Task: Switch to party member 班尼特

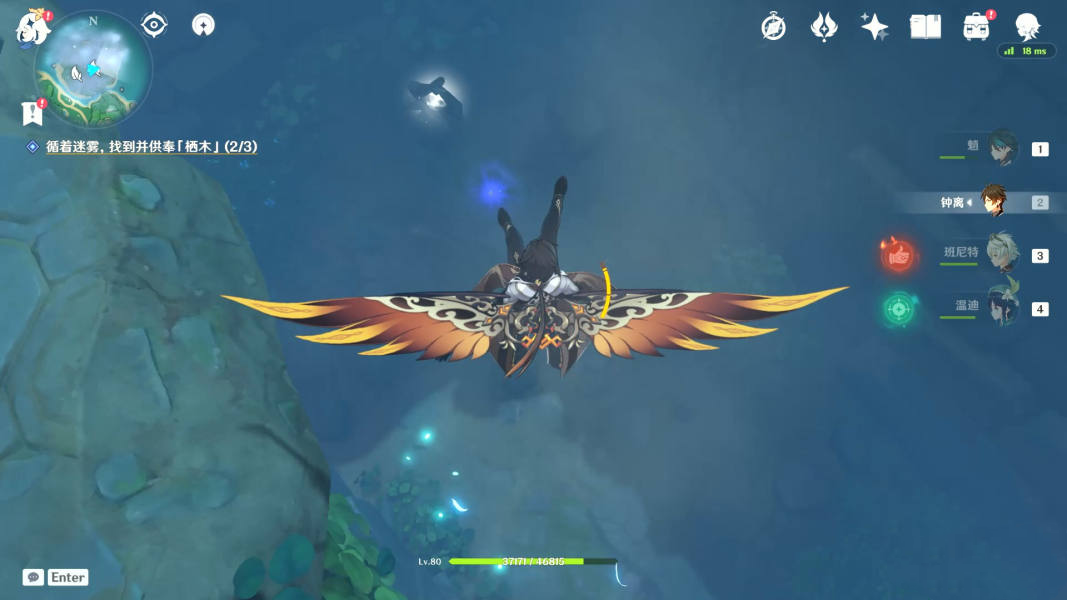Action: click(1000, 255)
